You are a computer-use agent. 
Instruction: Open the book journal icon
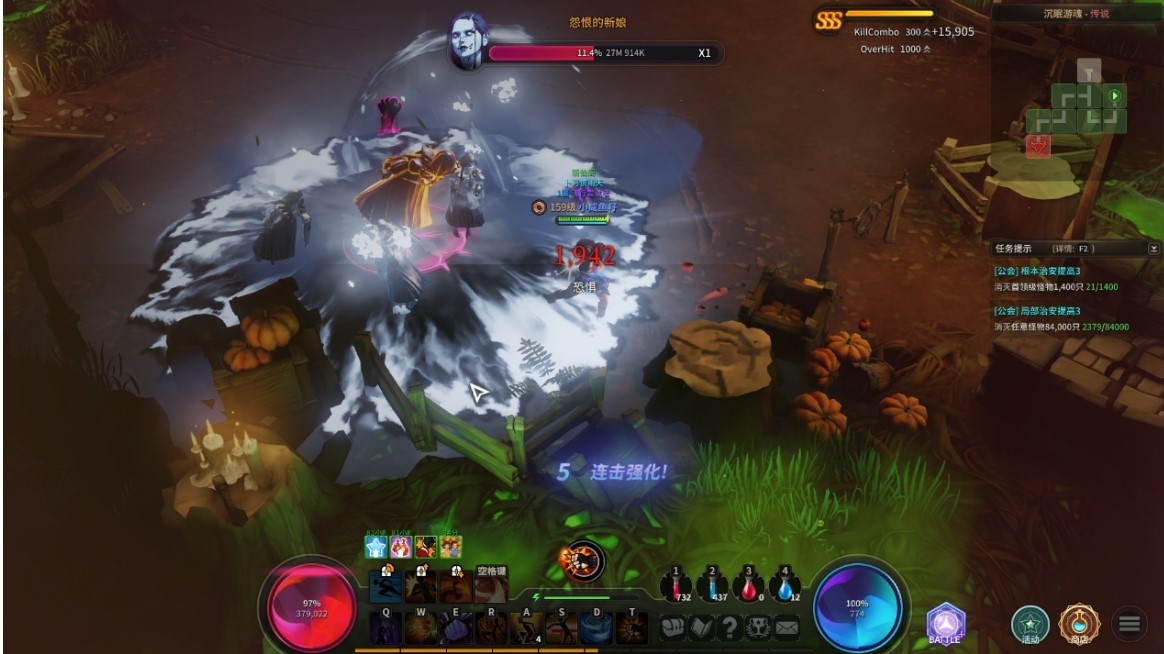click(x=701, y=628)
